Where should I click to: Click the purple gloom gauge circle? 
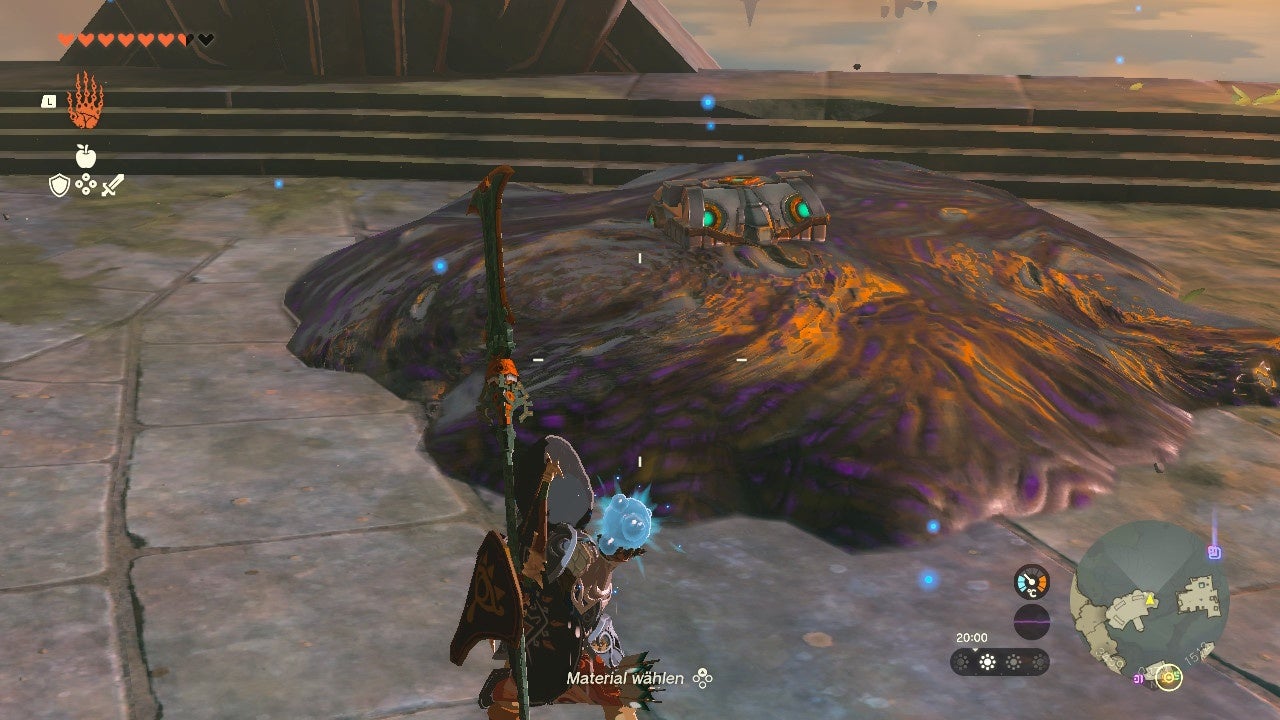pos(1033,621)
